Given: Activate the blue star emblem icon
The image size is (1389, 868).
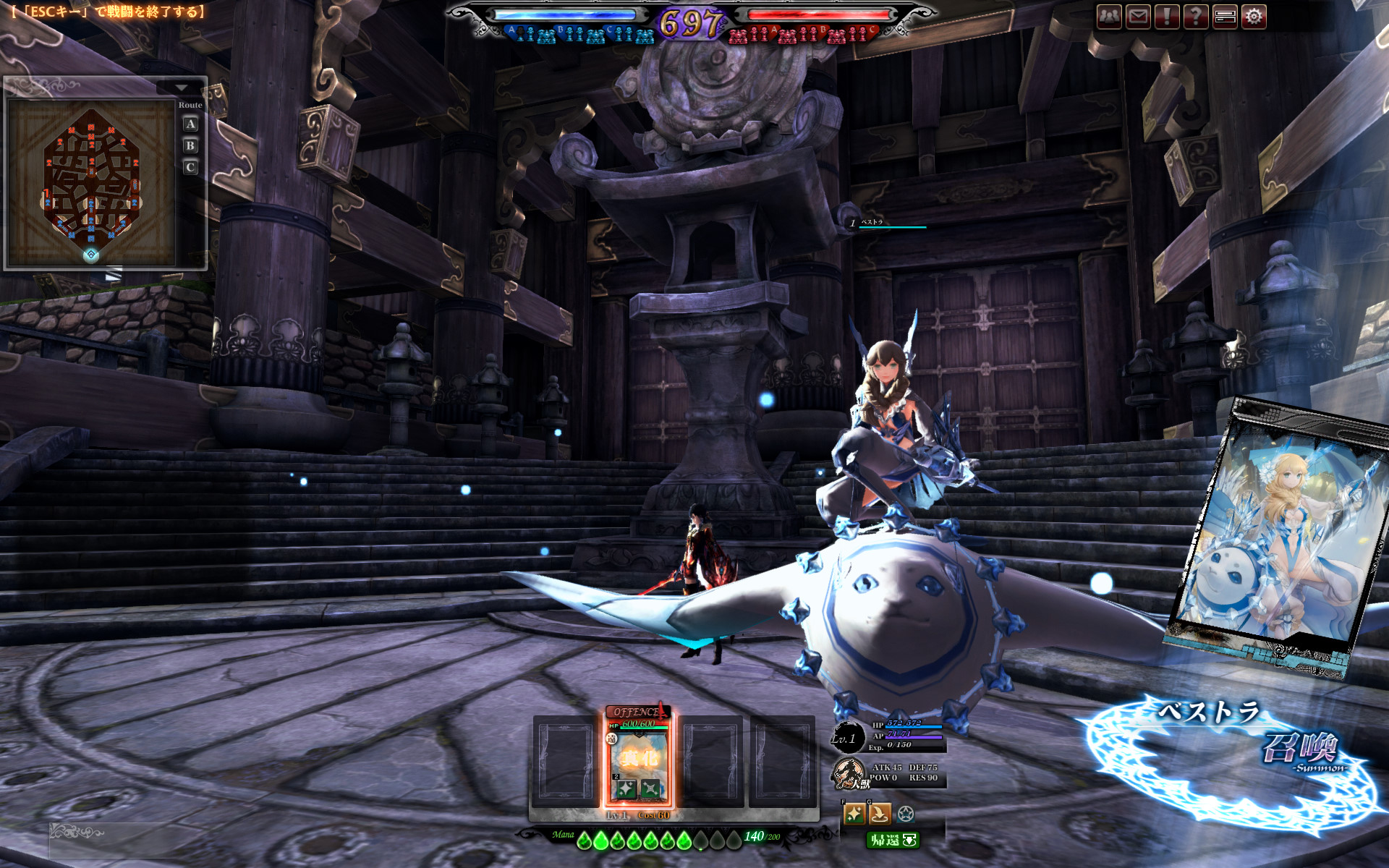Looking at the screenshot, I should point(905,814).
